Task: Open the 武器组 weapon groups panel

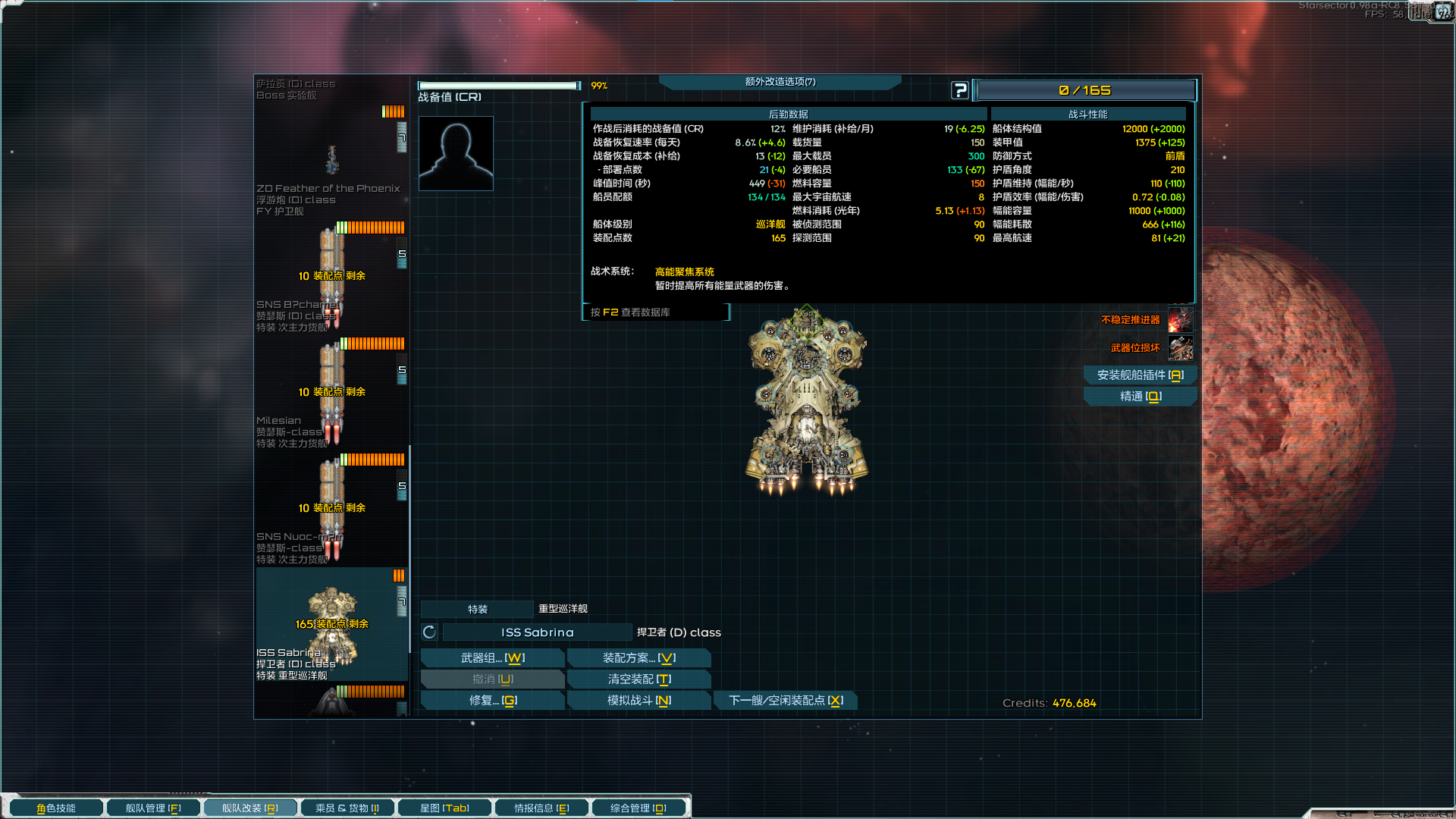Action: point(492,658)
